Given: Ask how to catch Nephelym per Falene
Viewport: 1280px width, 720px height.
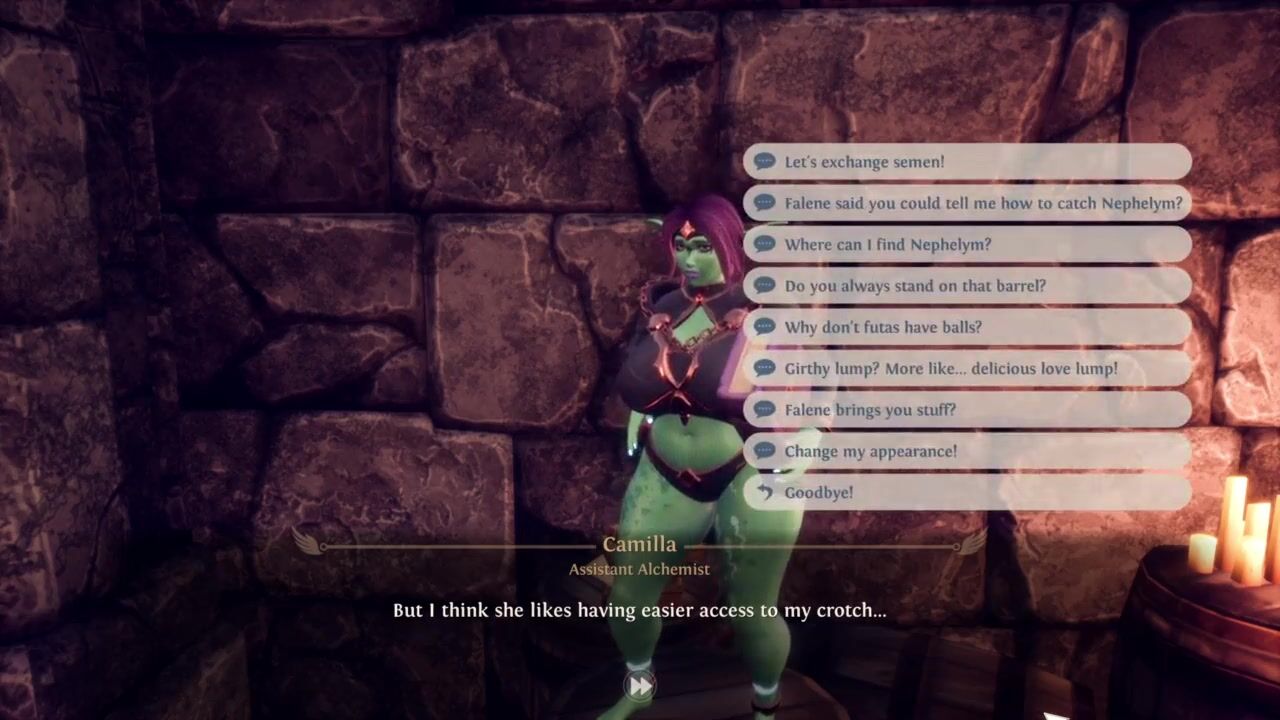Looking at the screenshot, I should click(x=966, y=203).
